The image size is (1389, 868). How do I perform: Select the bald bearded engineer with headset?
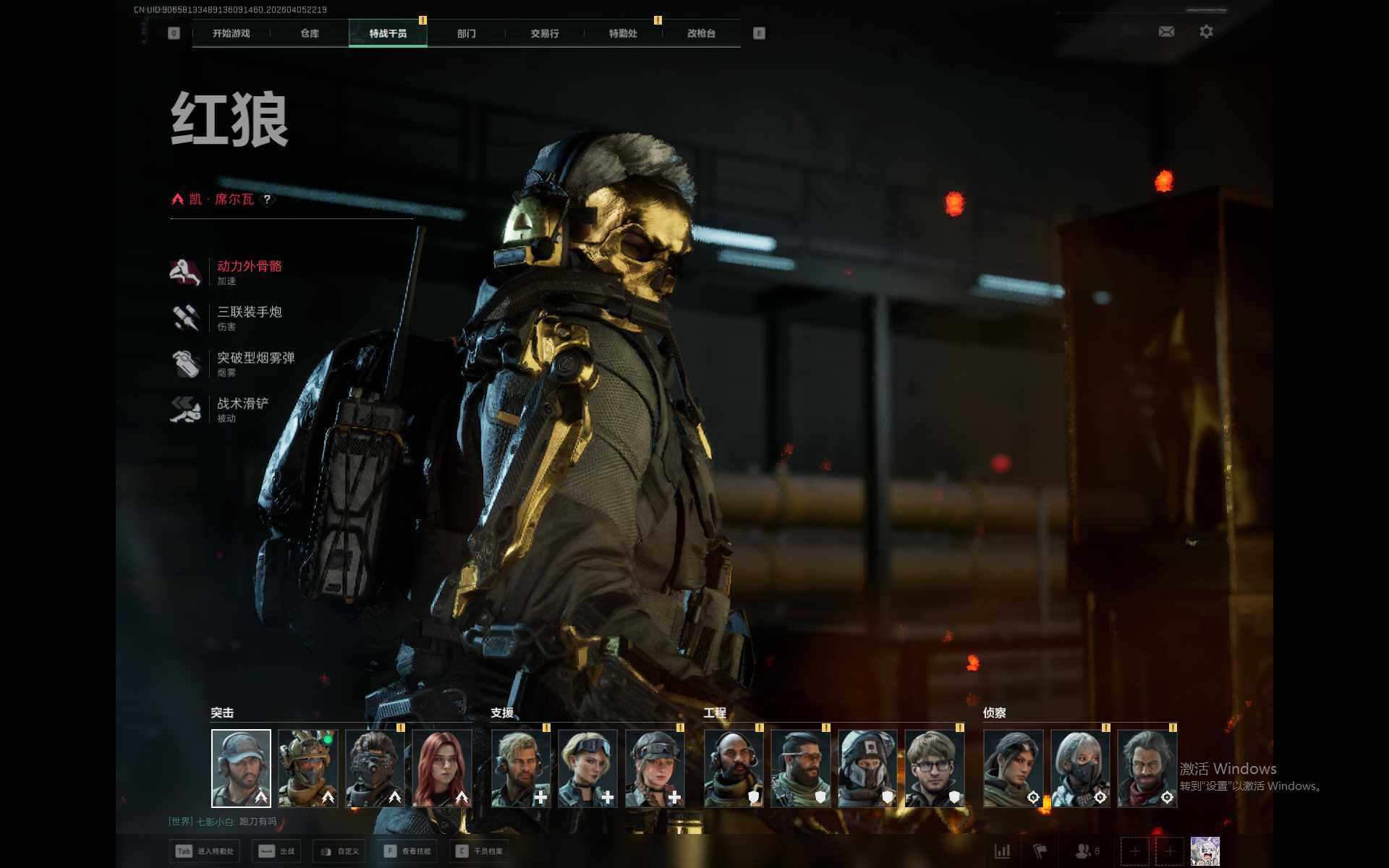click(x=734, y=768)
